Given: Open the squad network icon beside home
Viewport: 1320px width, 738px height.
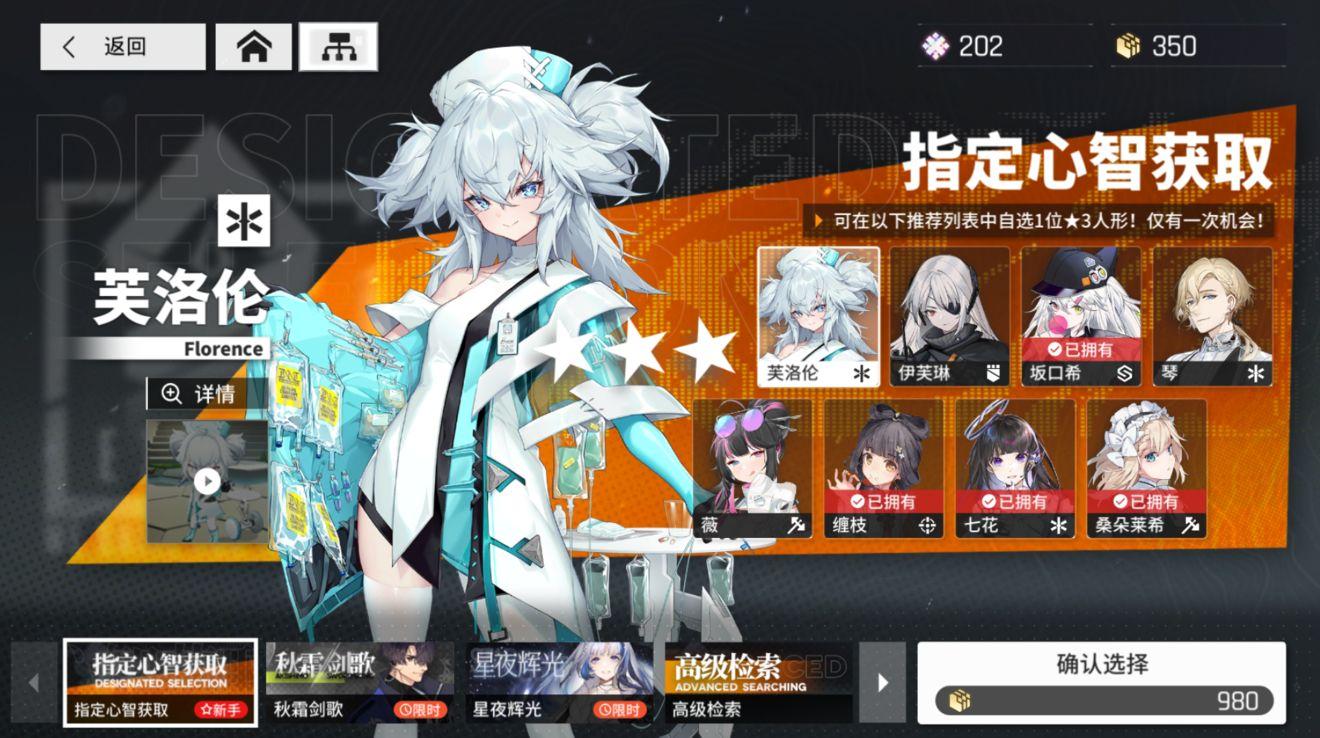Looking at the screenshot, I should 340,46.
